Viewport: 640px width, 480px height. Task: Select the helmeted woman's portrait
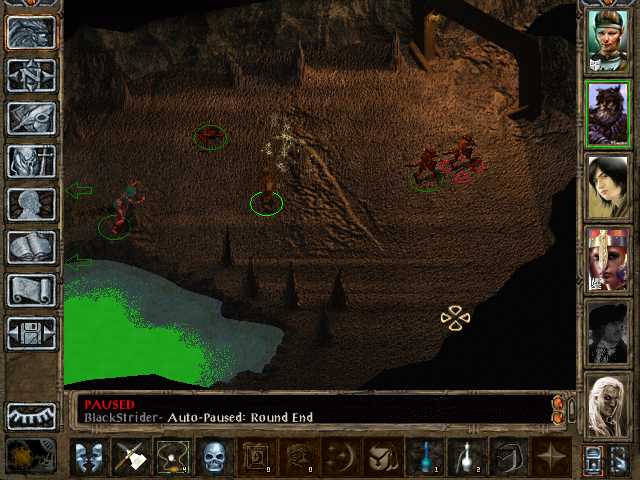(606, 40)
